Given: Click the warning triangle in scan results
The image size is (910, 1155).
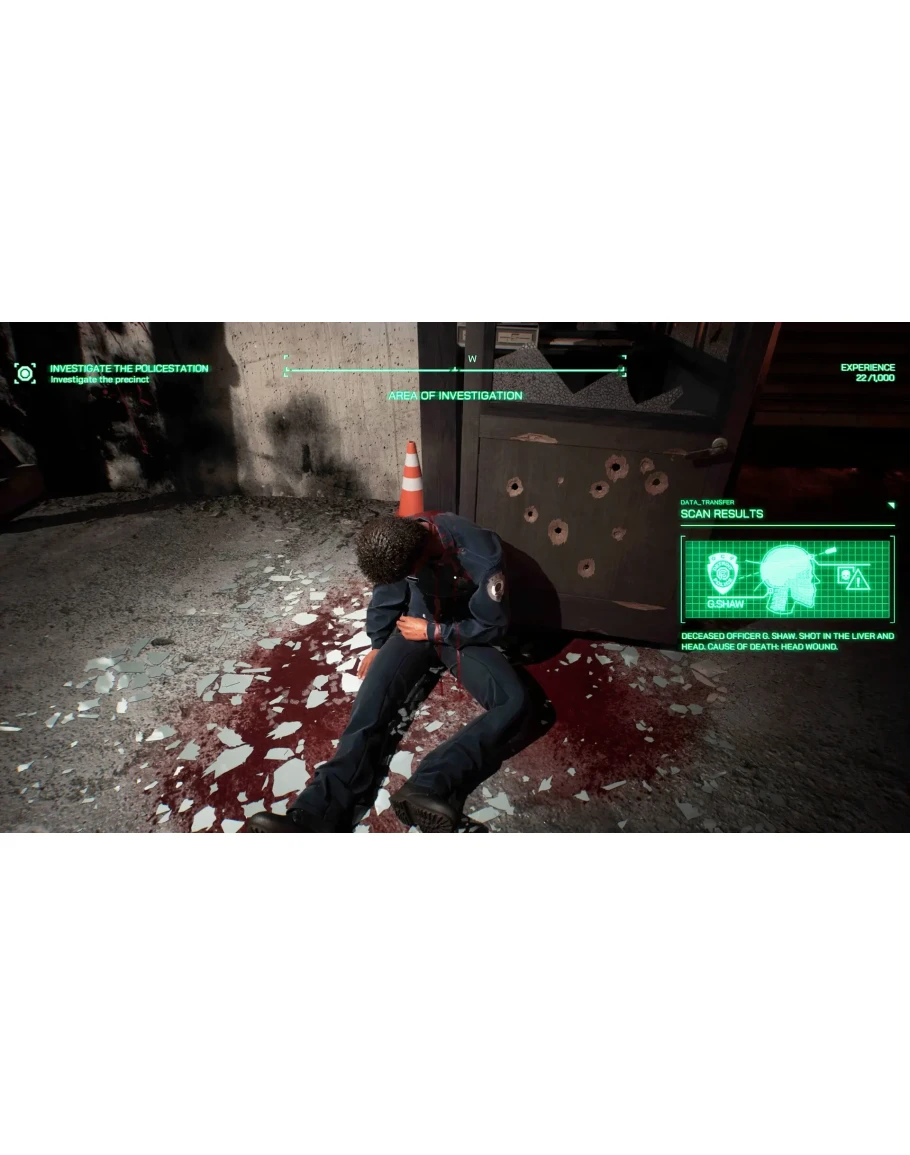Looking at the screenshot, I should 858,581.
